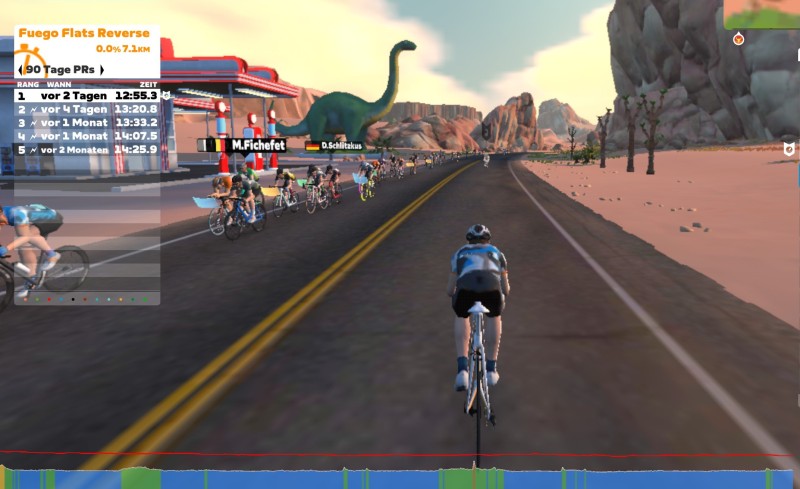Click the D.Schlitzkus rider name tag

pos(340,145)
